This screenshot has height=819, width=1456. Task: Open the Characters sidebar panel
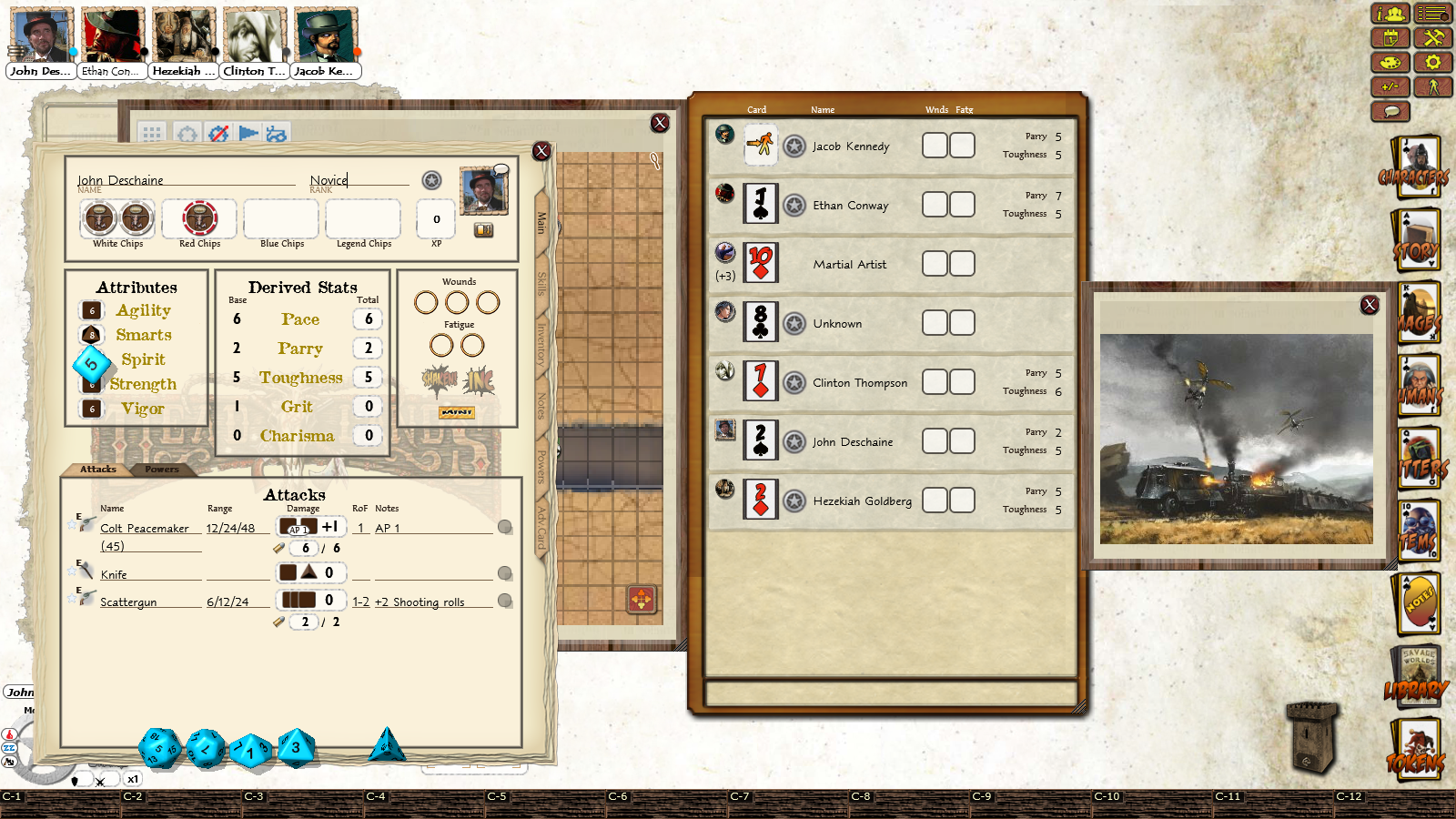point(1415,164)
